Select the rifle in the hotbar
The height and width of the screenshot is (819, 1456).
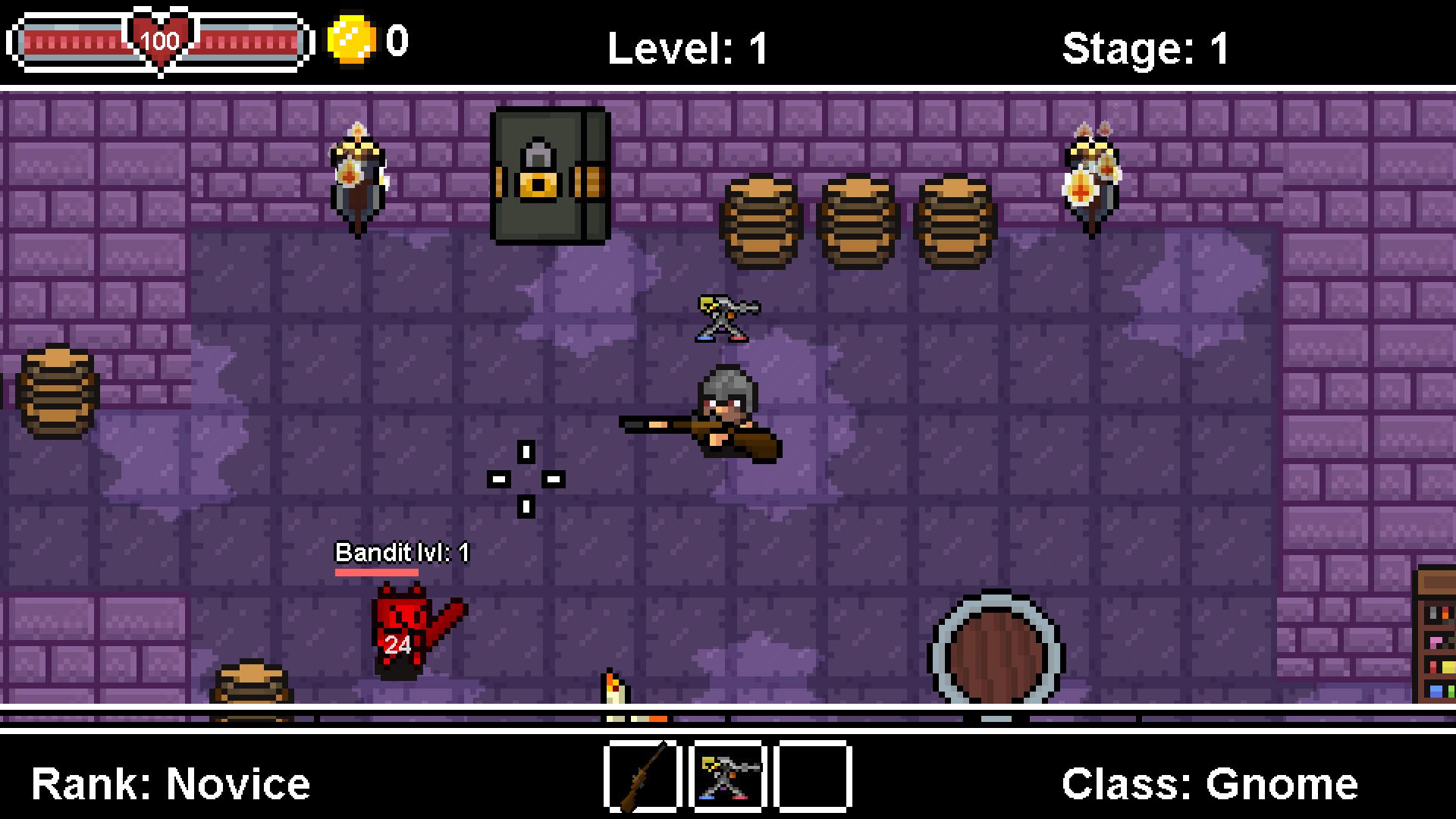pyautogui.click(x=641, y=780)
